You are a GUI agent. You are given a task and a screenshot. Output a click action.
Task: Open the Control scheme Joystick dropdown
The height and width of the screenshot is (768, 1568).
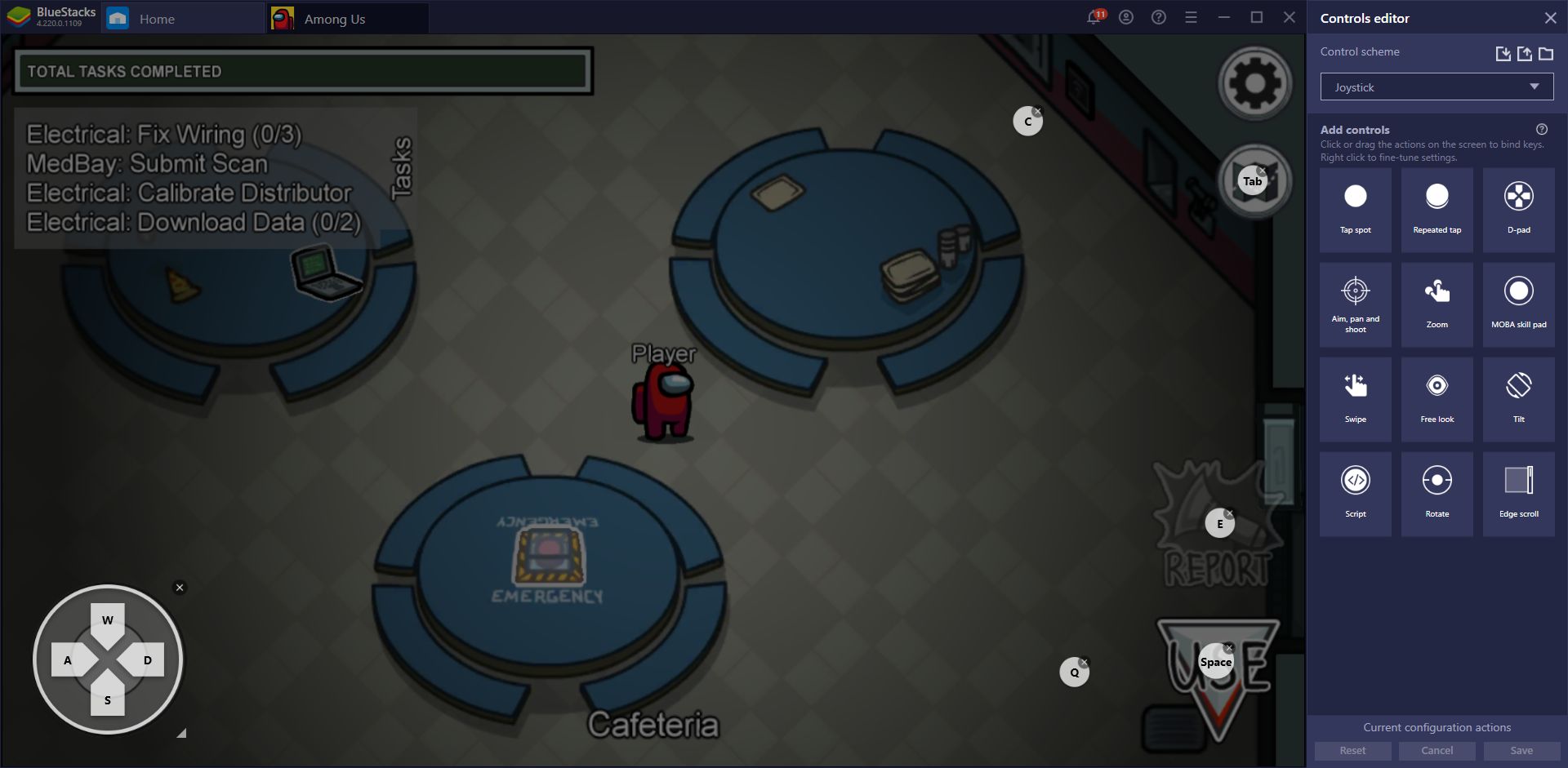[x=1437, y=87]
